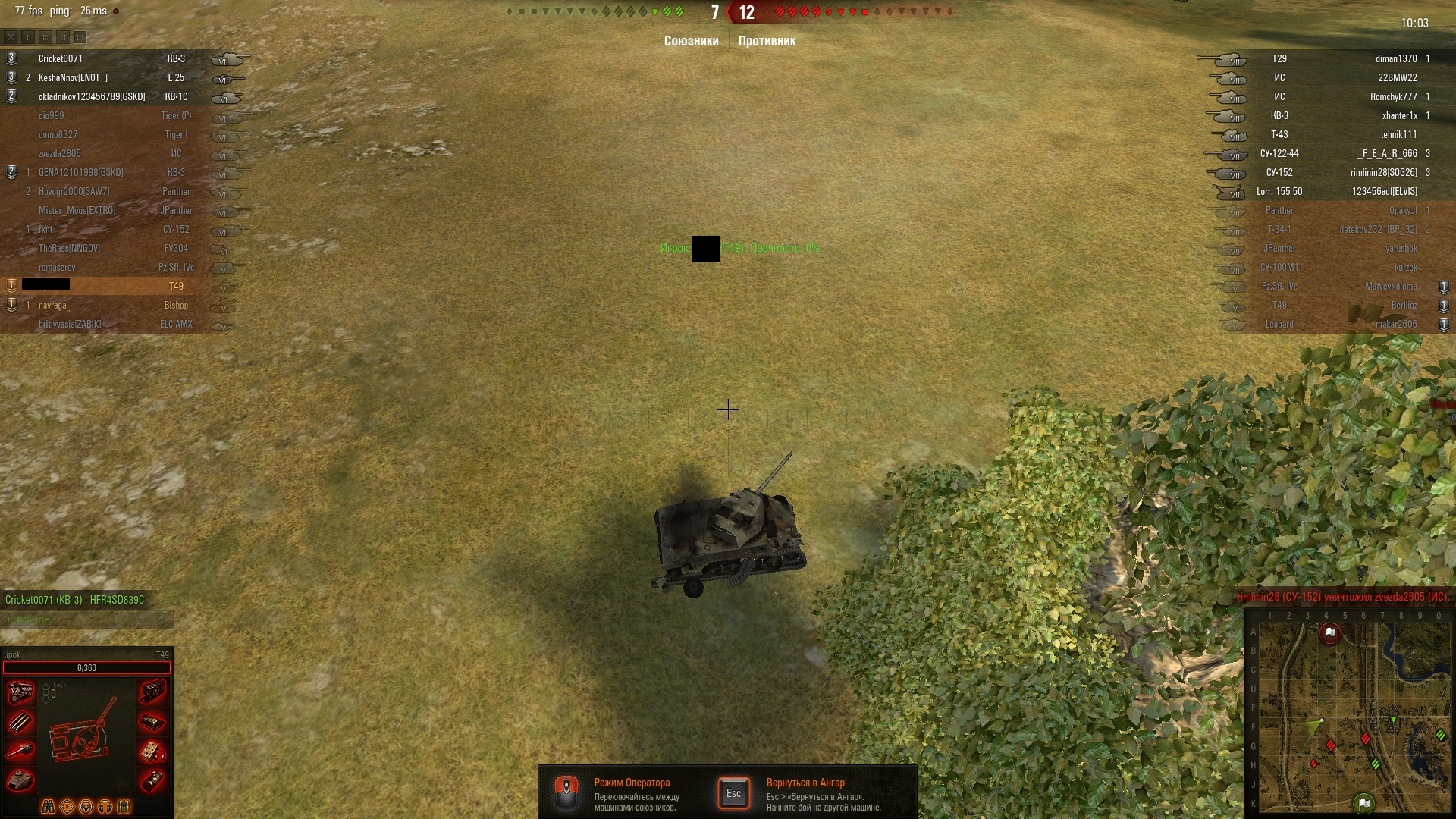Select the tracks module icon
Screen dimensions: 1456x819
[x=152, y=692]
